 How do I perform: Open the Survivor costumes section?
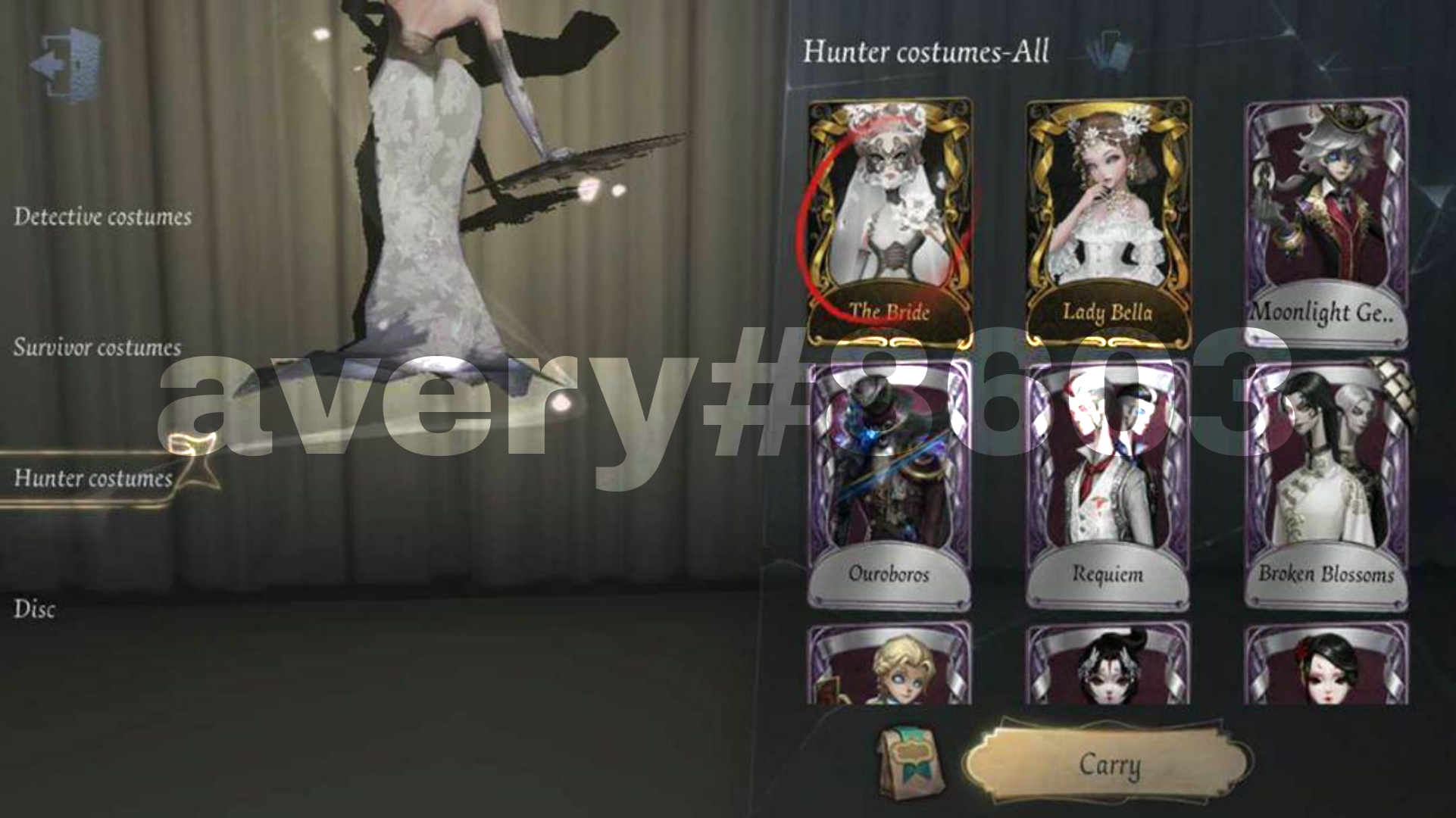pyautogui.click(x=95, y=347)
